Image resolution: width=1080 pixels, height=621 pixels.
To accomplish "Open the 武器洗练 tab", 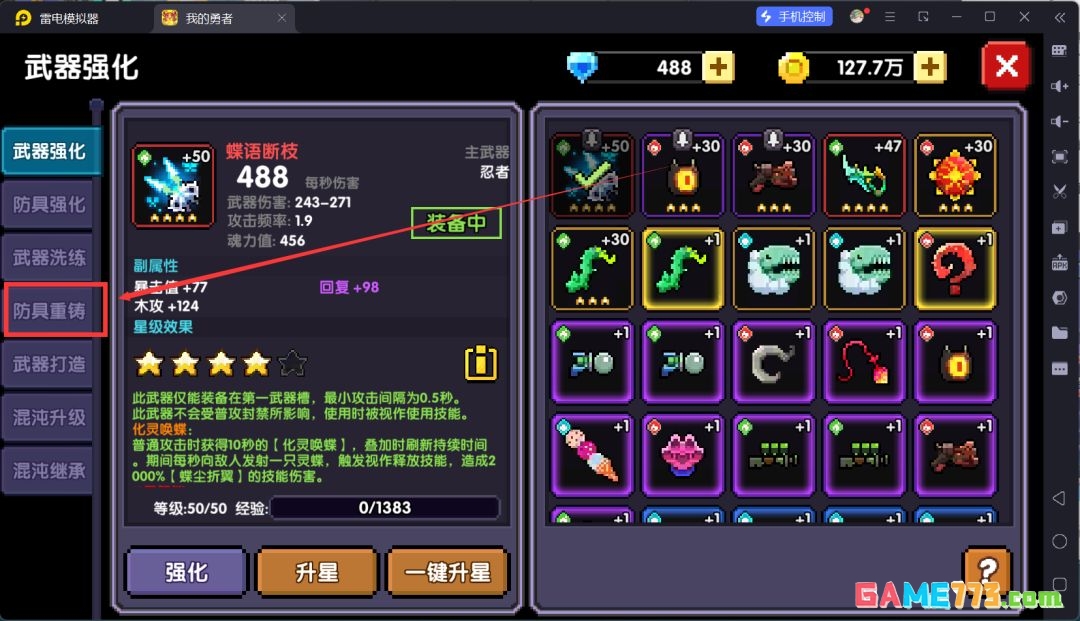I will pos(48,258).
